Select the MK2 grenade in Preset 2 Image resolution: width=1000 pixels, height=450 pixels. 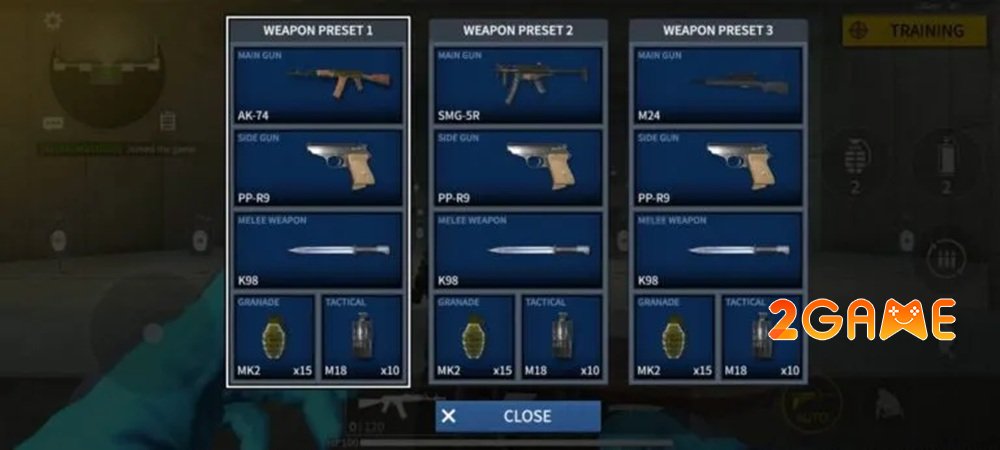click(474, 337)
